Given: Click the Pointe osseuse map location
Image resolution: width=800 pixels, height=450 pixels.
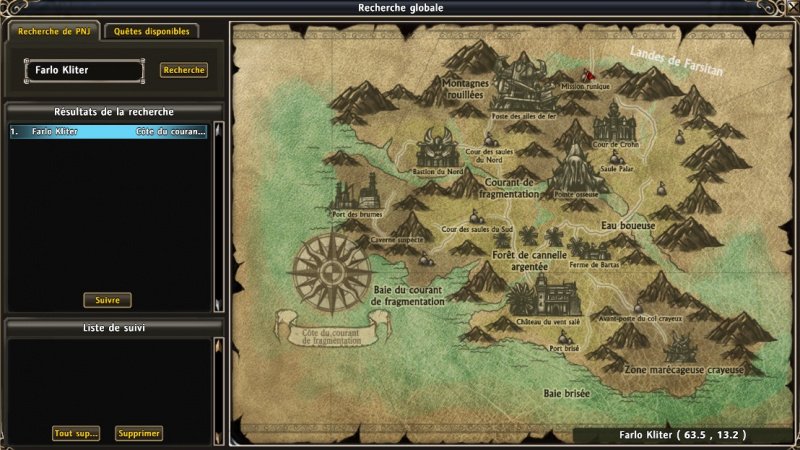Looking at the screenshot, I should 574,168.
